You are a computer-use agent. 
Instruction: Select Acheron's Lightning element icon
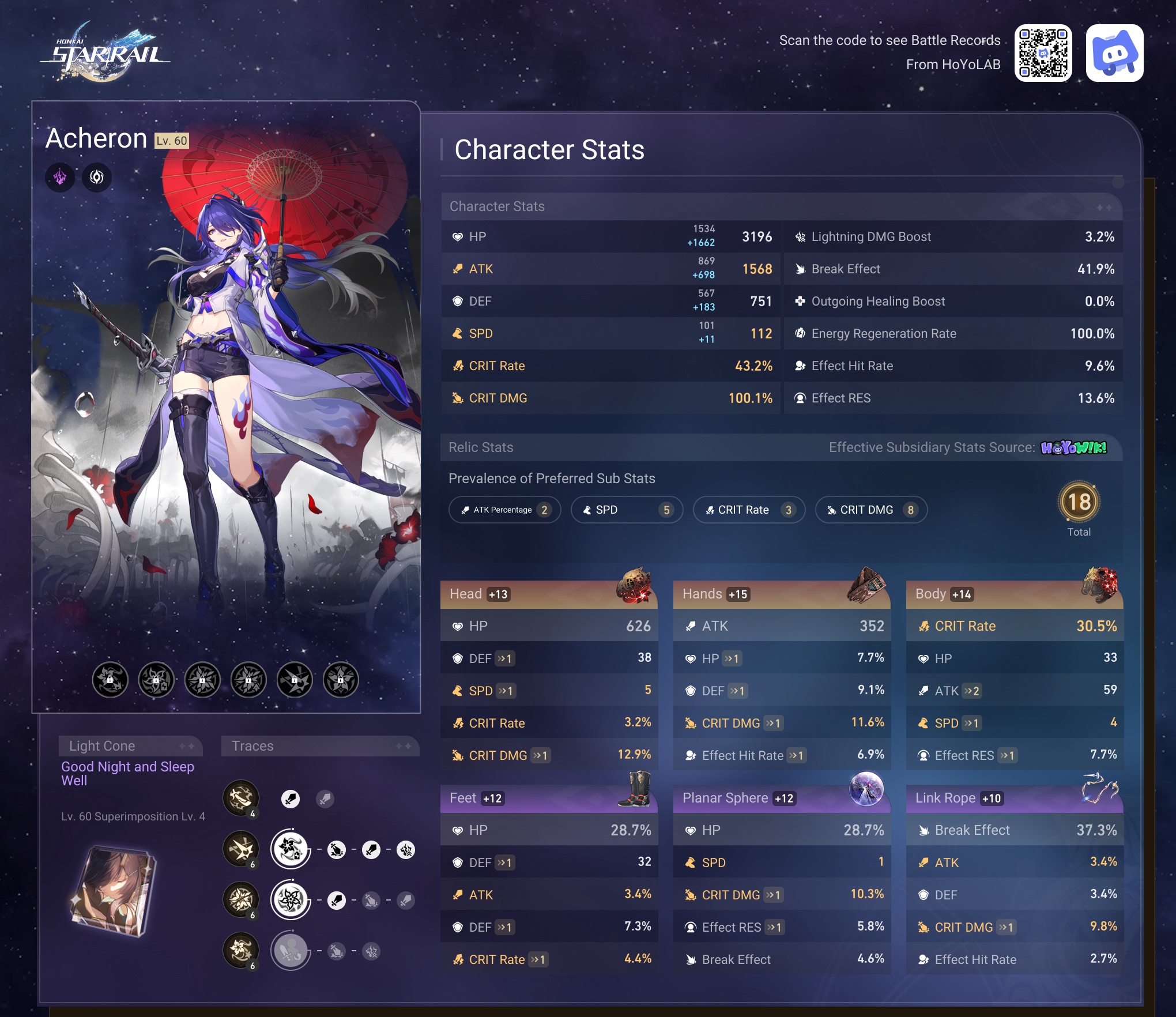(61, 178)
